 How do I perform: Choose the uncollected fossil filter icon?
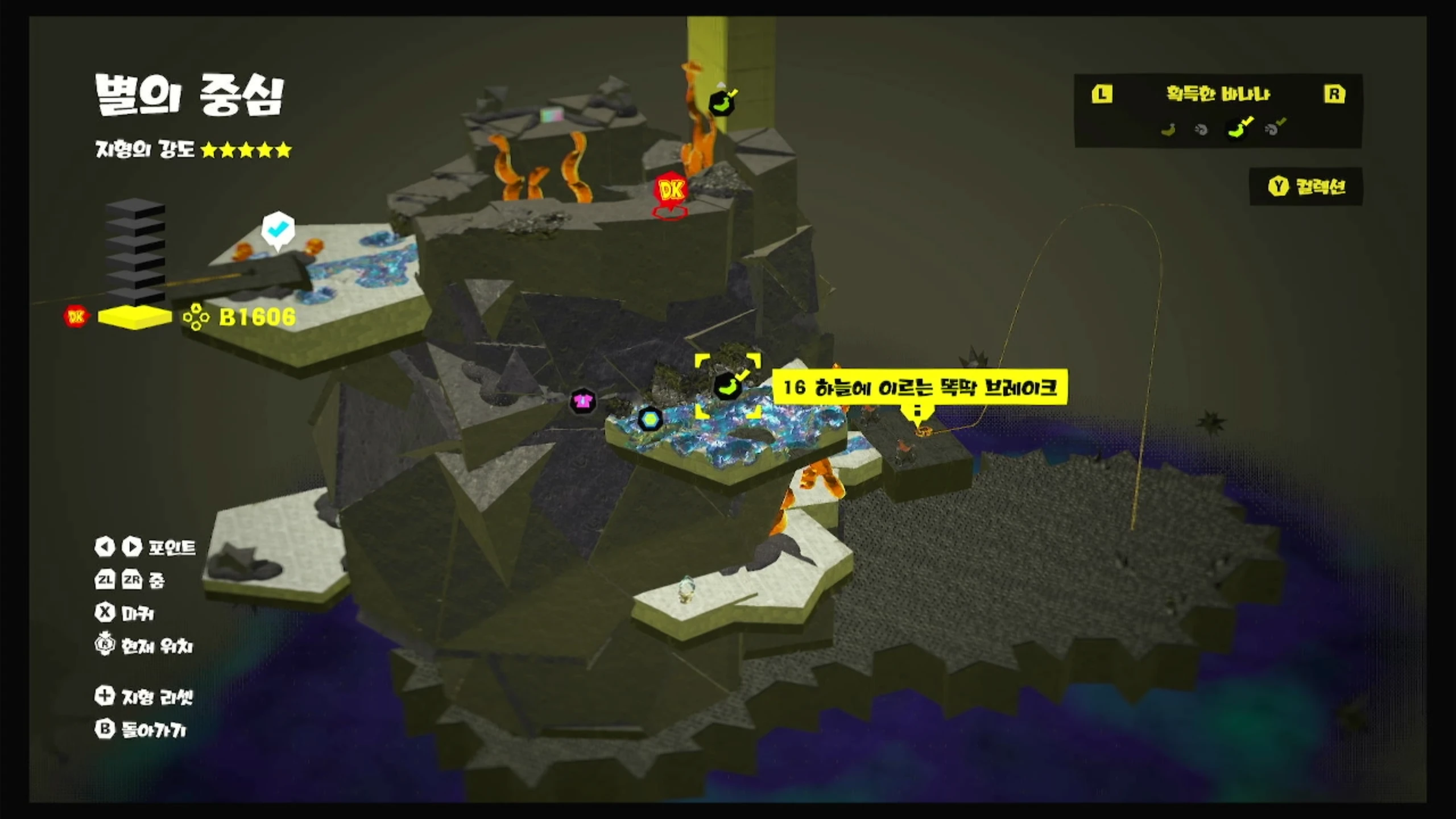[x=1201, y=130]
